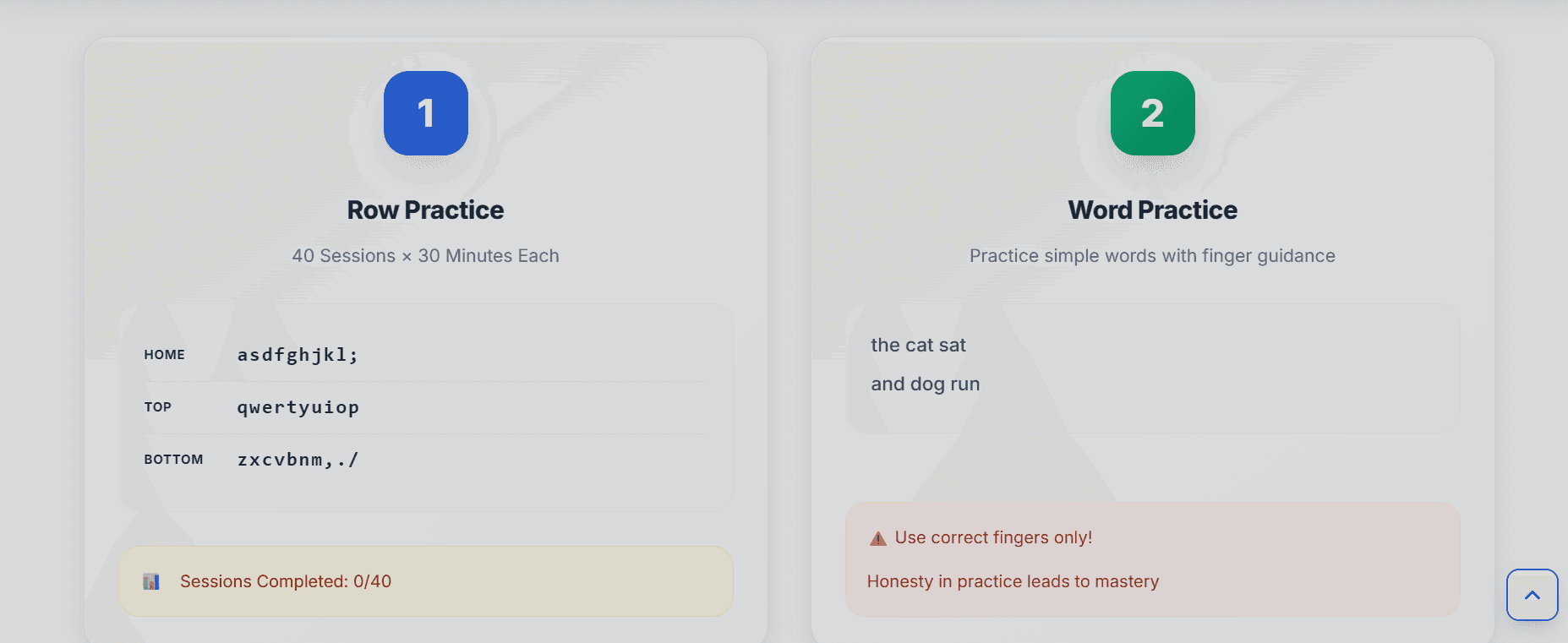Click the '40 Sessions × 30 Minutes Each' subtitle
Viewport: 1568px width, 643px height.
click(x=425, y=255)
